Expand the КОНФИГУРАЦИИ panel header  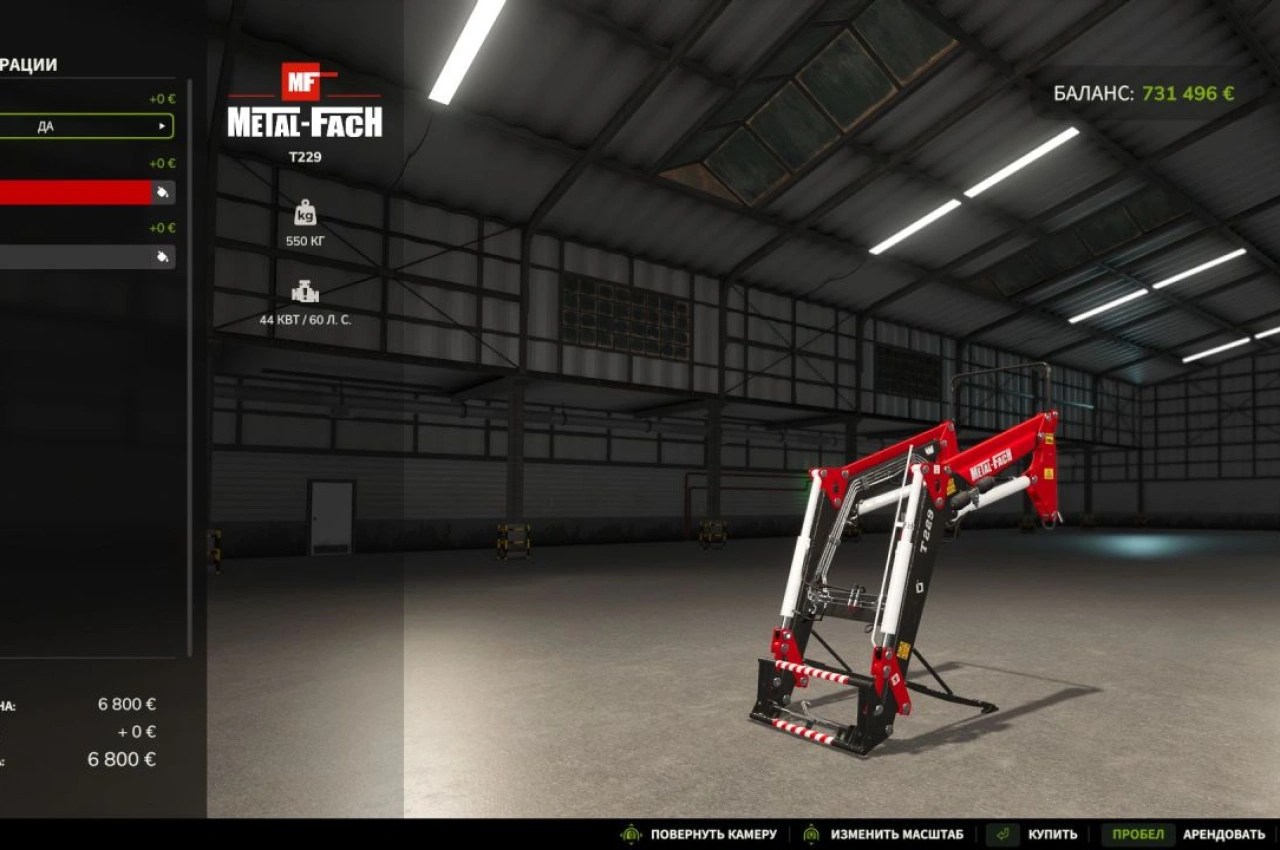coord(30,62)
